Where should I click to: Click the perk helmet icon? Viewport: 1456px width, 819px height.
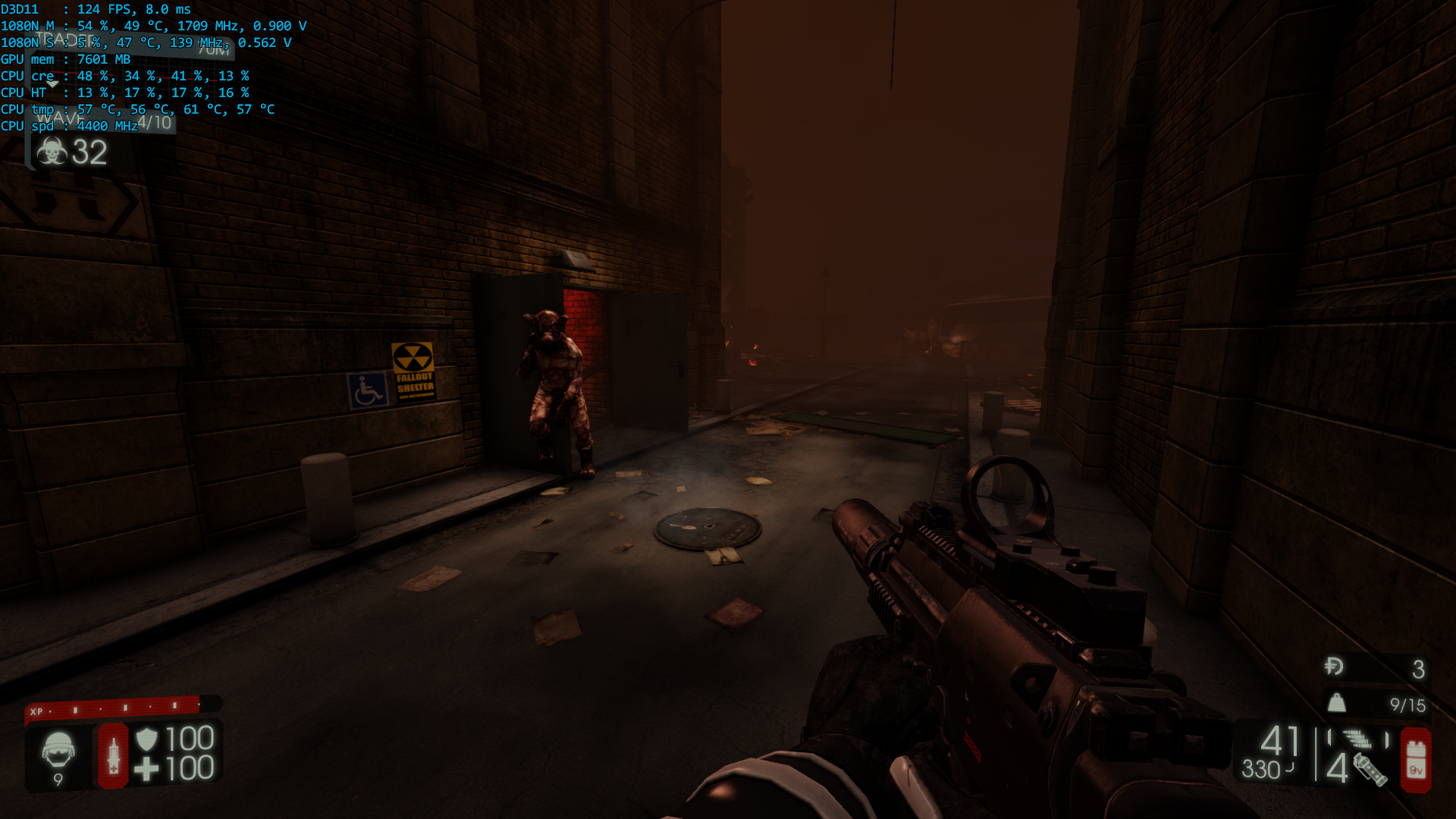58,750
